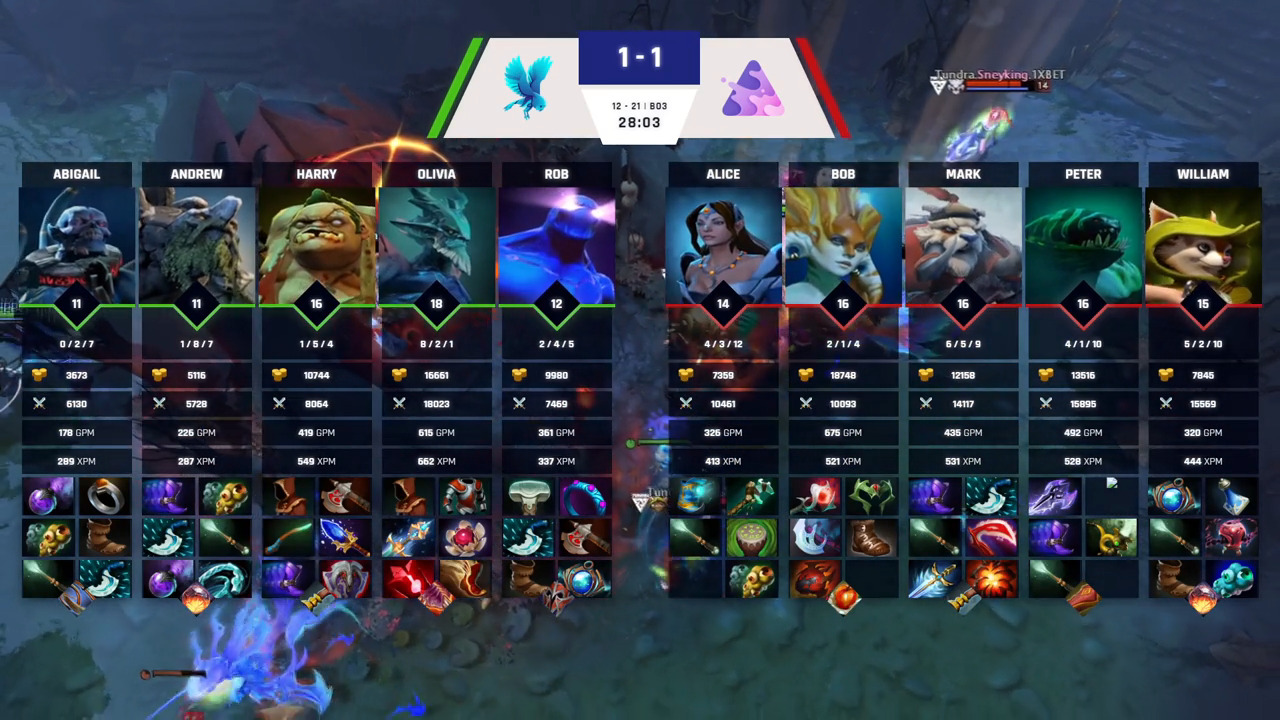
Task: Pick Peter's green Tidehunter portrait
Action: [1083, 245]
